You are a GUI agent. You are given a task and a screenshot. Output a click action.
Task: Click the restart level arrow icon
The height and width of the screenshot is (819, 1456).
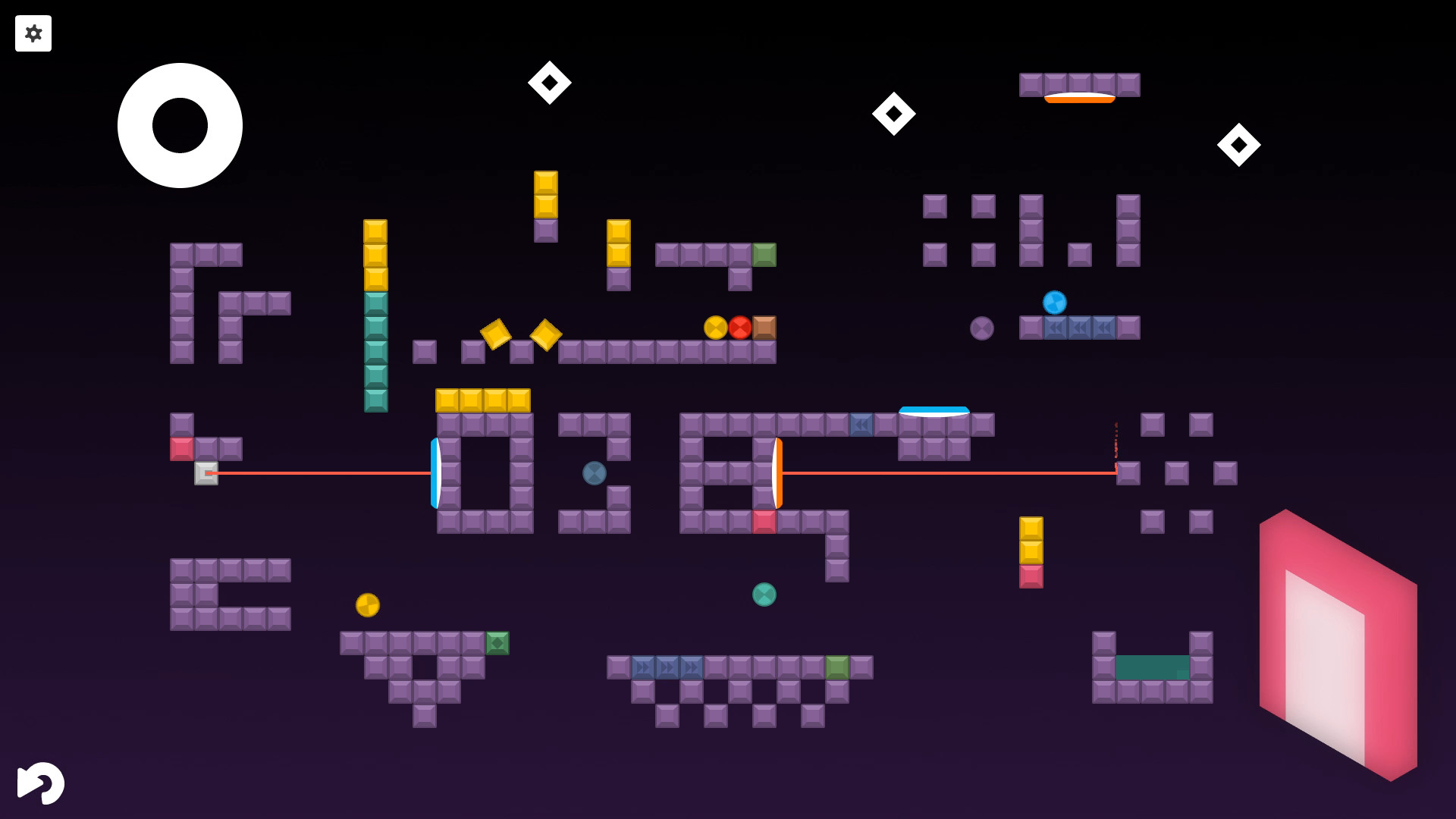pyautogui.click(x=42, y=783)
